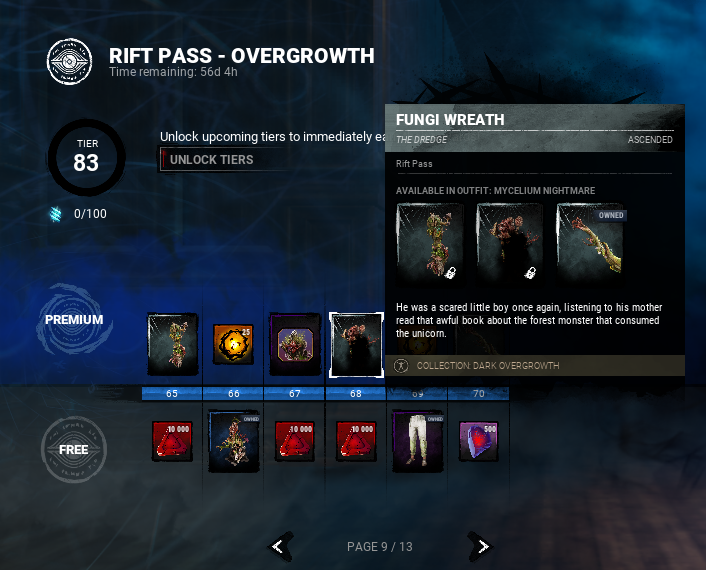The width and height of the screenshot is (706, 570).
Task: Select the white pants free reward
Action: [x=417, y=441]
